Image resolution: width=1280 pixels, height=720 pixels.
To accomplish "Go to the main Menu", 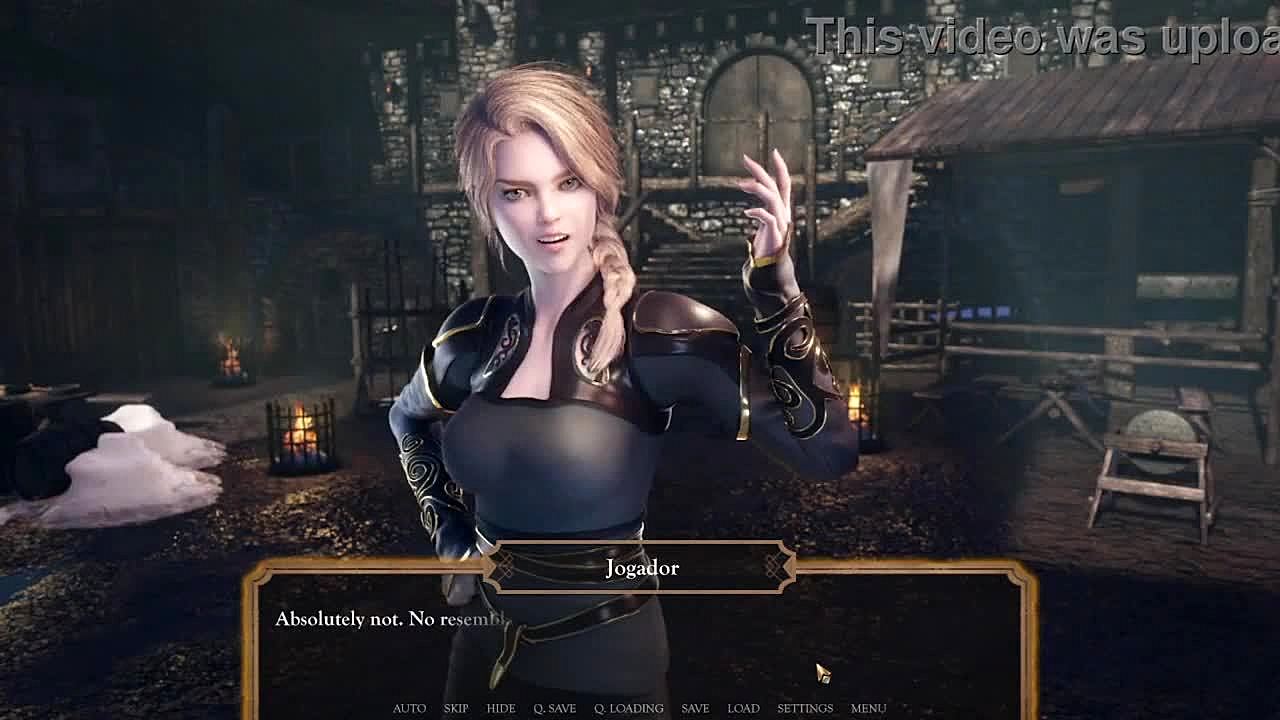I will (x=868, y=708).
